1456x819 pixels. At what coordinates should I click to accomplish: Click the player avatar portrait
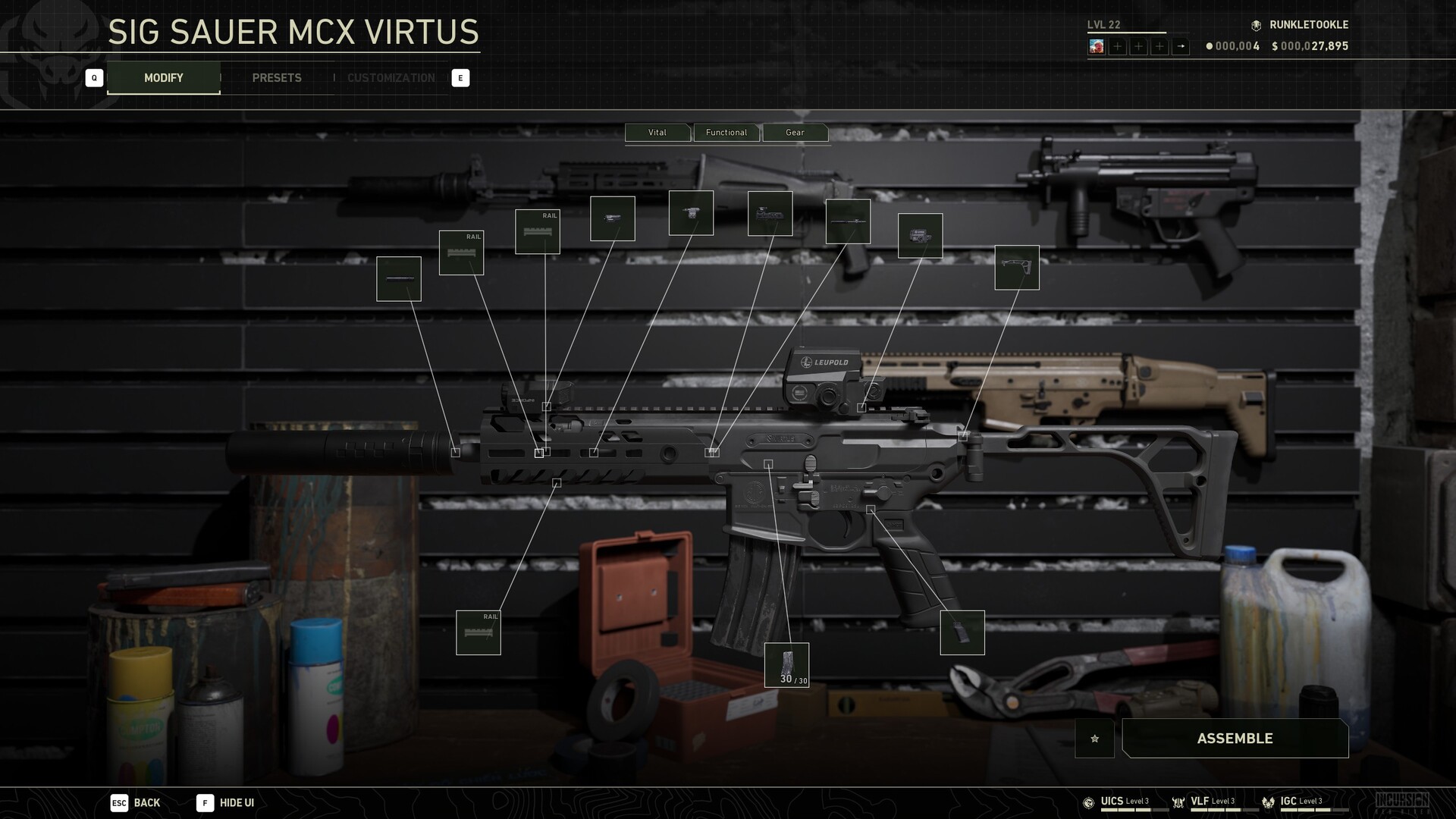point(1097,46)
